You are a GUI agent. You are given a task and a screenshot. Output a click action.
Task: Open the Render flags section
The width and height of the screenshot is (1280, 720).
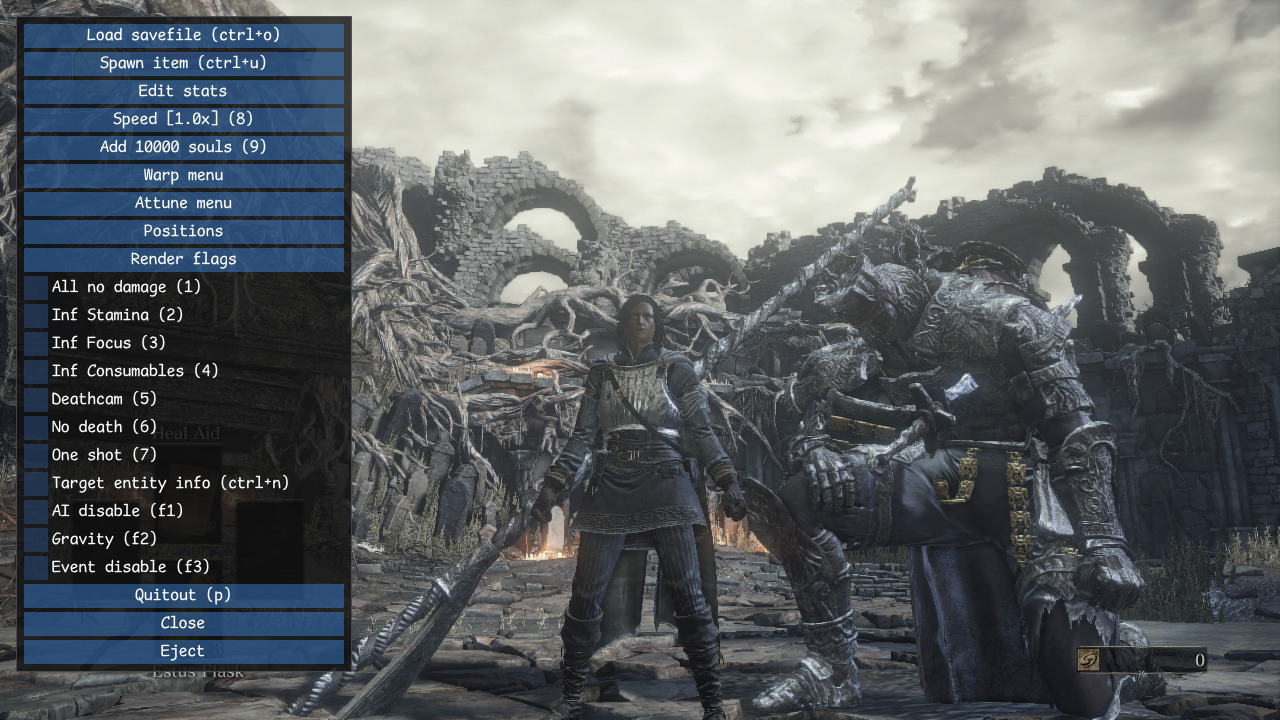[x=183, y=259]
